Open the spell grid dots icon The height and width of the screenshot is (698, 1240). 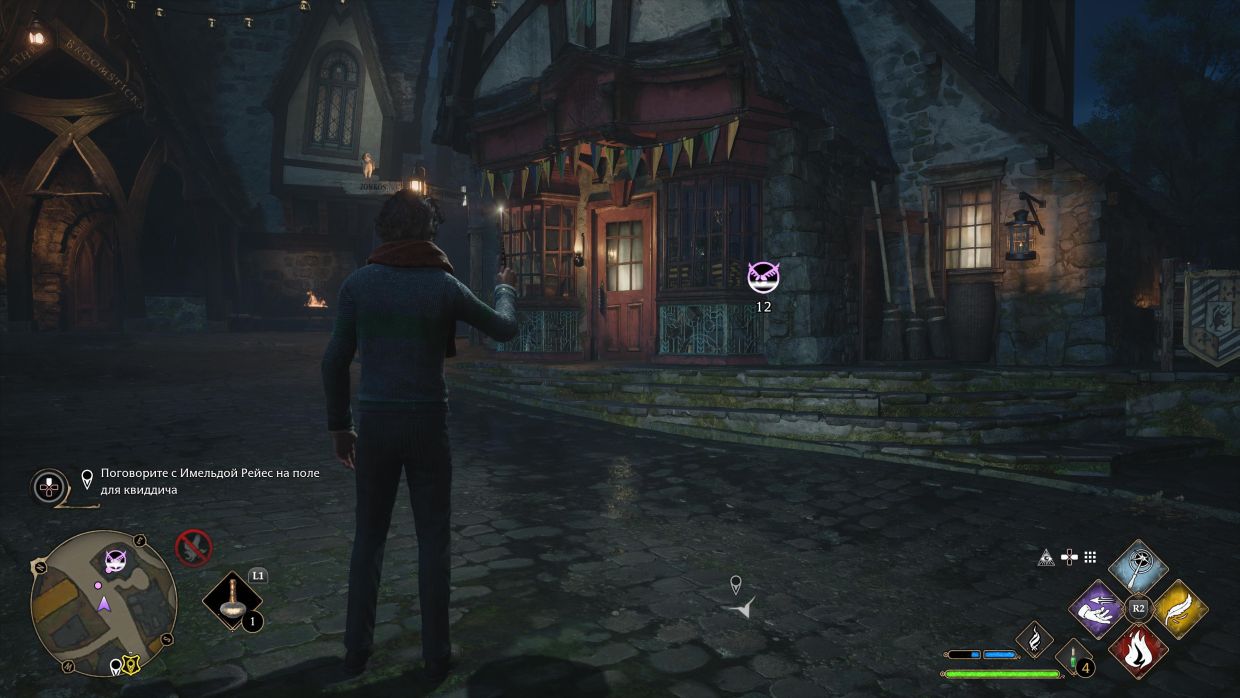[1090, 557]
